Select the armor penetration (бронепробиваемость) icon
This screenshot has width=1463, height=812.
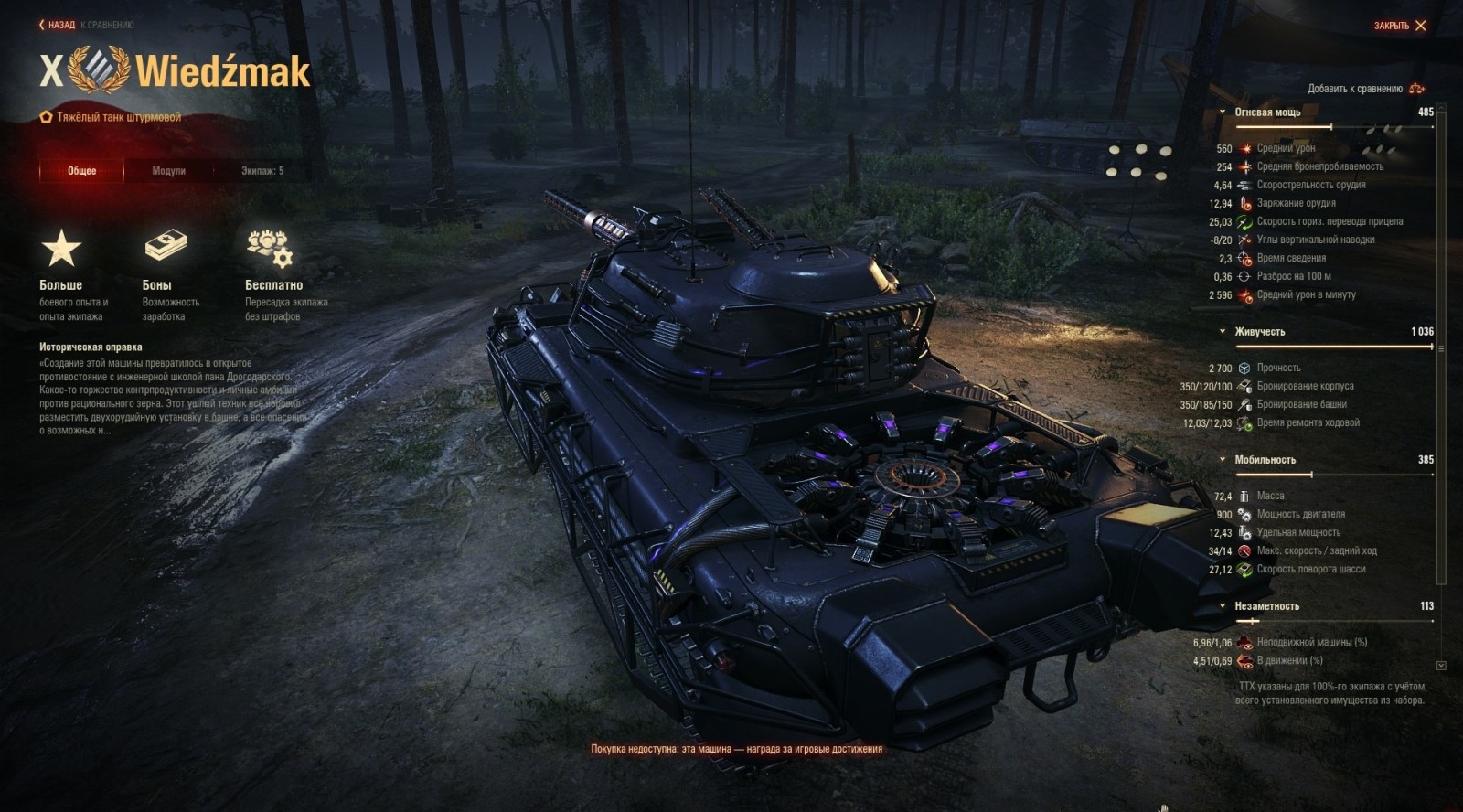pos(1246,166)
